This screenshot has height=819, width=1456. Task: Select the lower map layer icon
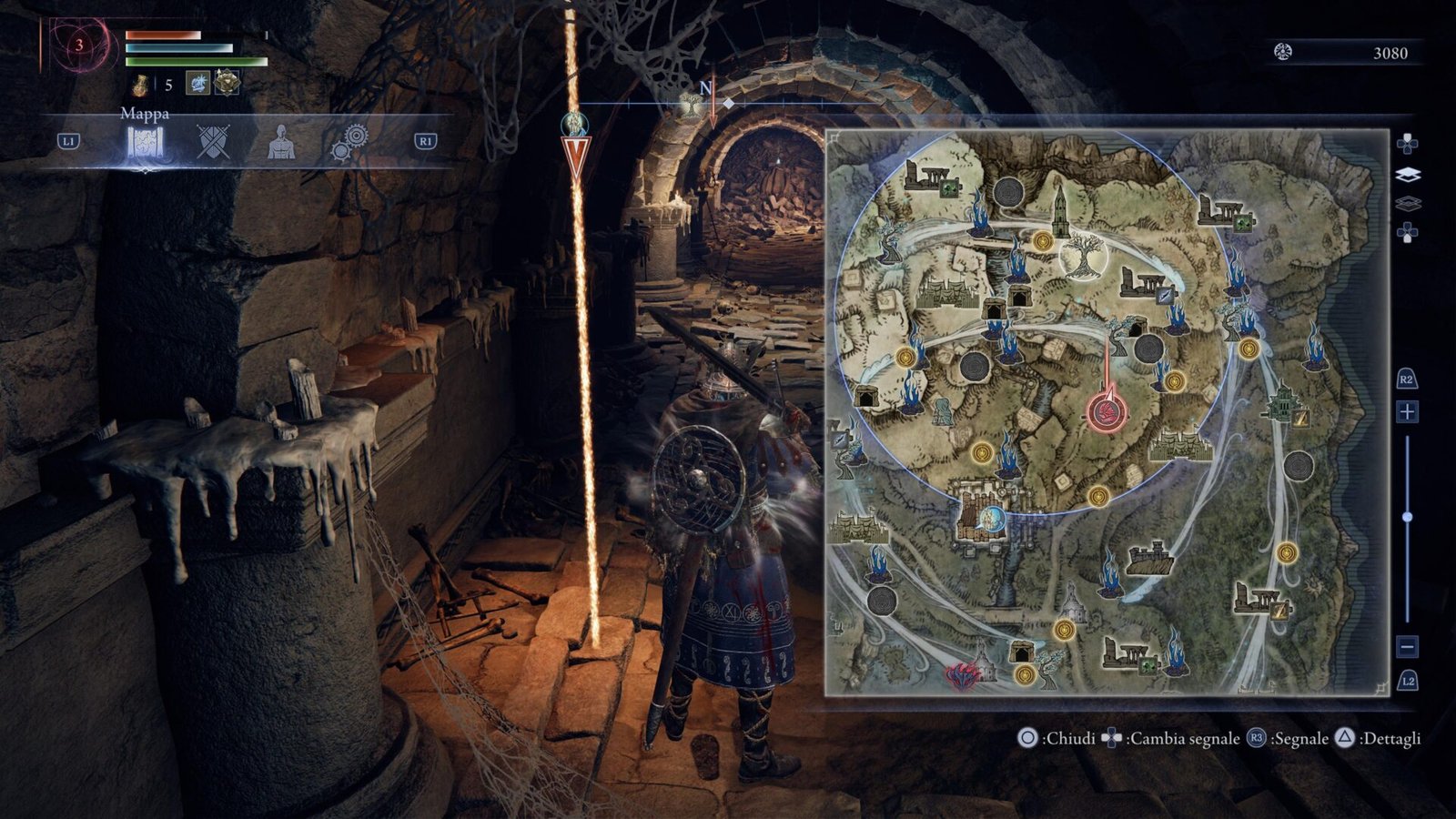tap(1407, 204)
